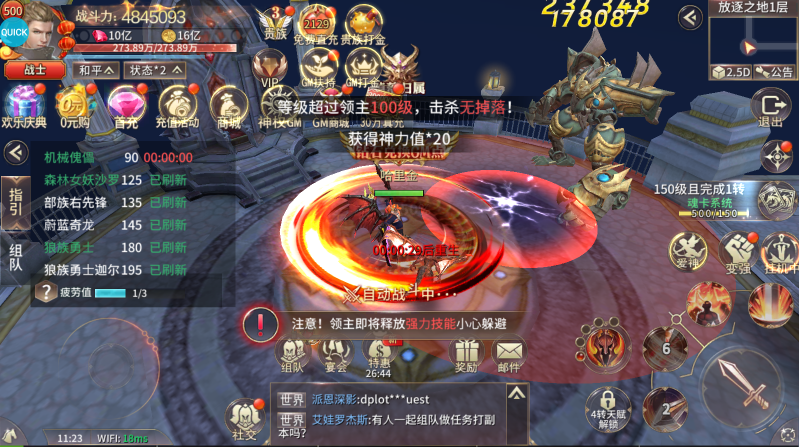Expand the world chat panel arrow
This screenshot has width=800, height=447.
516,396
